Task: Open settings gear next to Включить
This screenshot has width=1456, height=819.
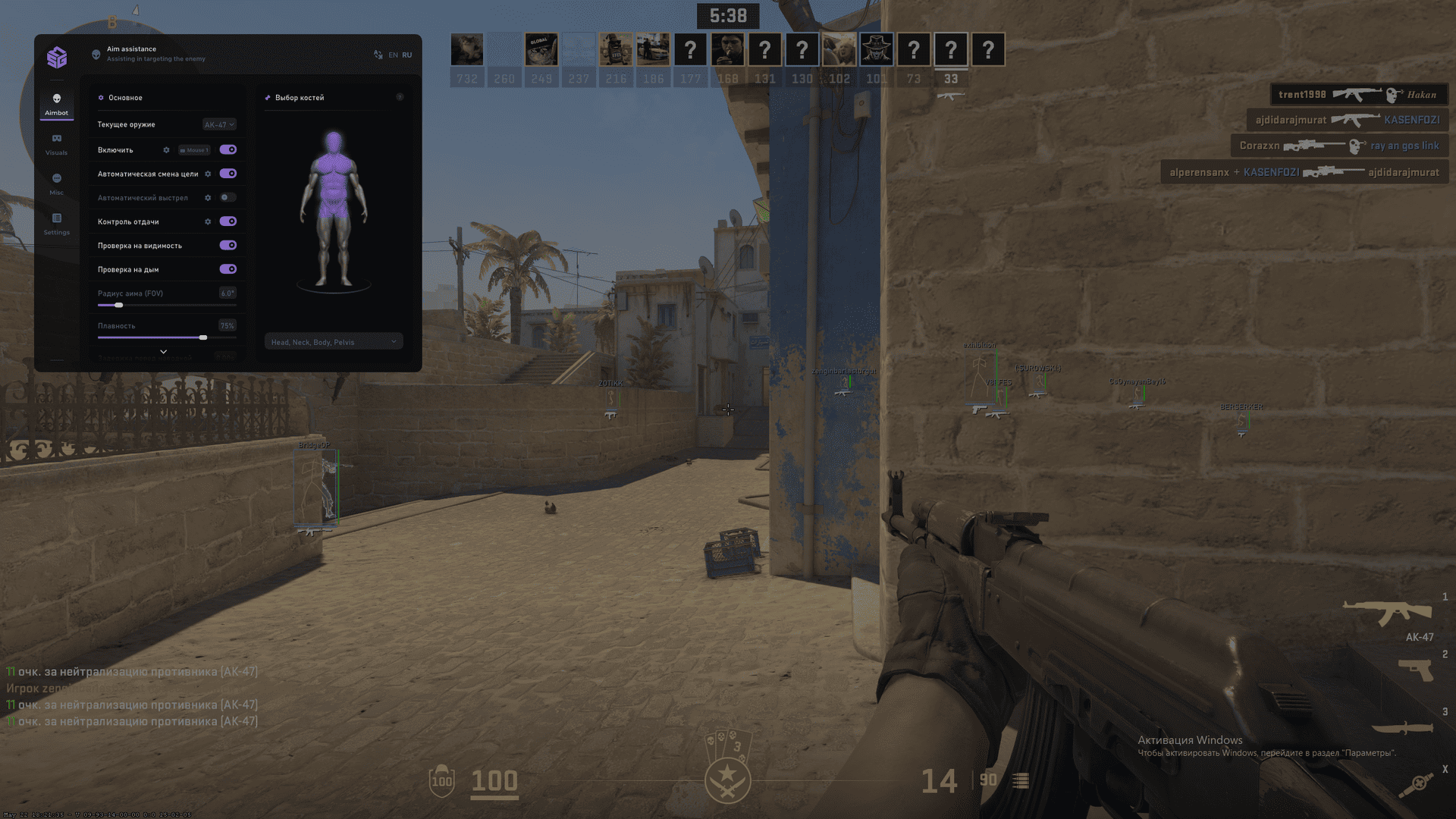Action: 167,149
